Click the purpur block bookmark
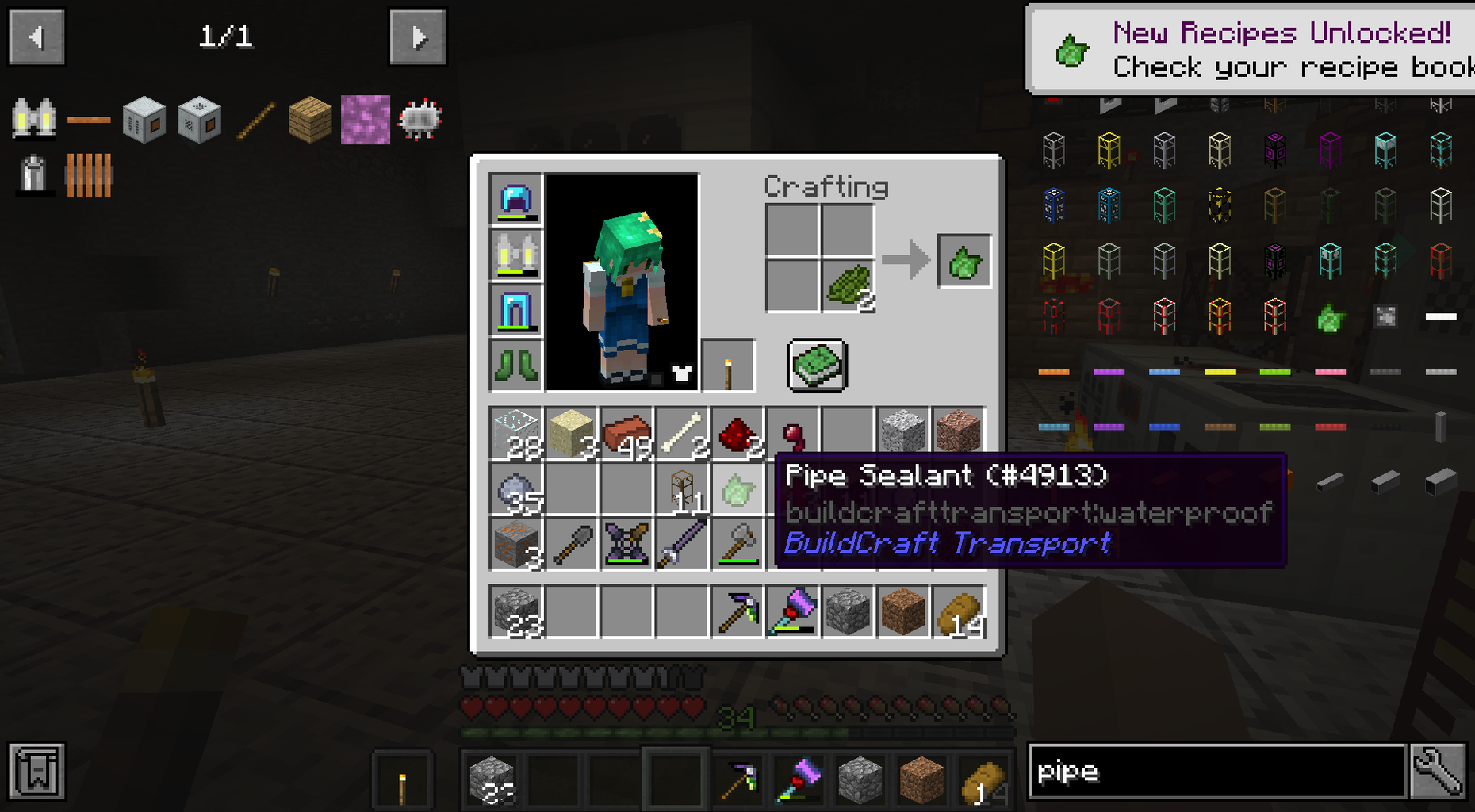 click(365, 119)
